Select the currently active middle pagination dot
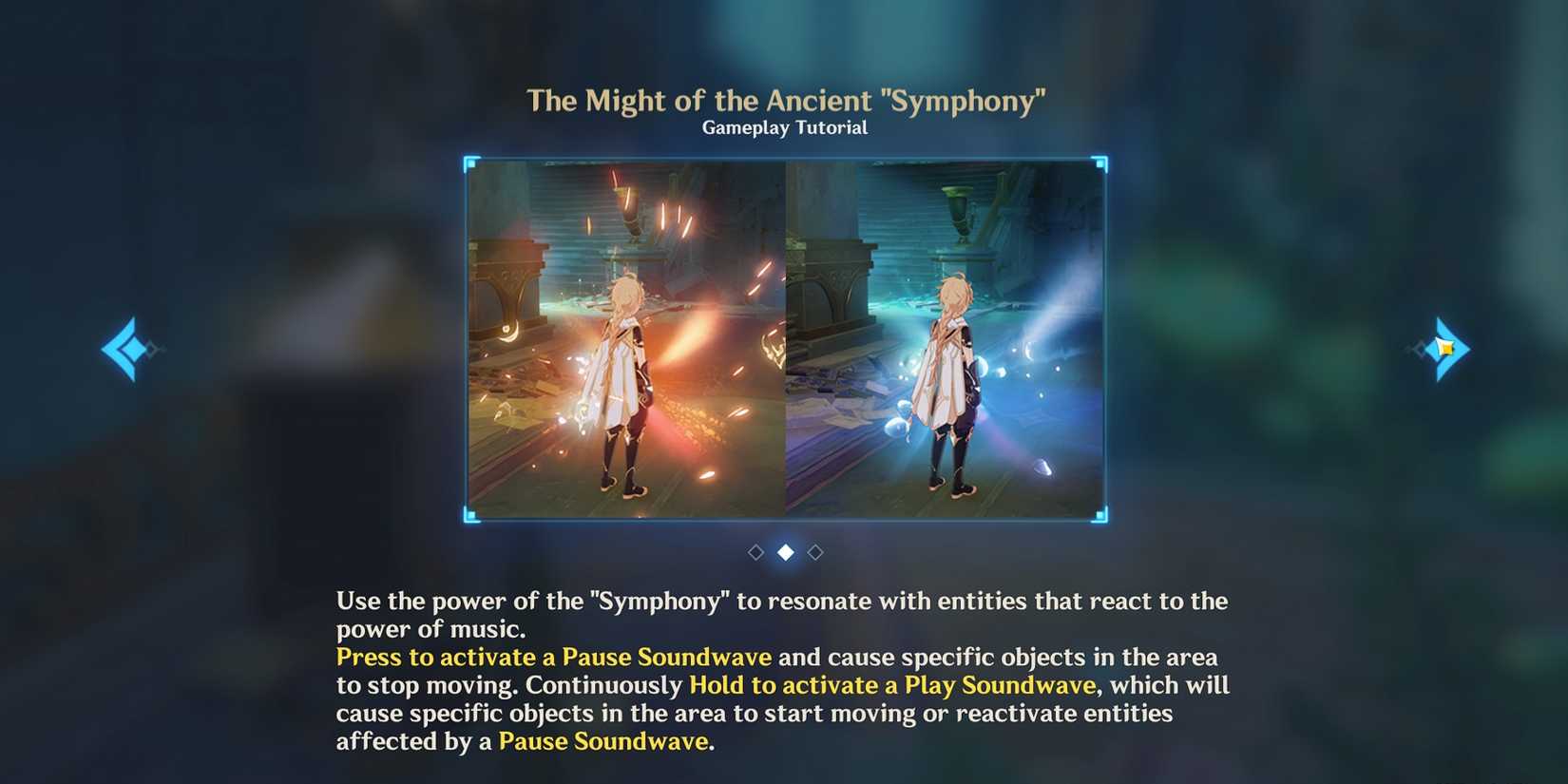The width and height of the screenshot is (1568, 784). pyautogui.click(x=784, y=551)
